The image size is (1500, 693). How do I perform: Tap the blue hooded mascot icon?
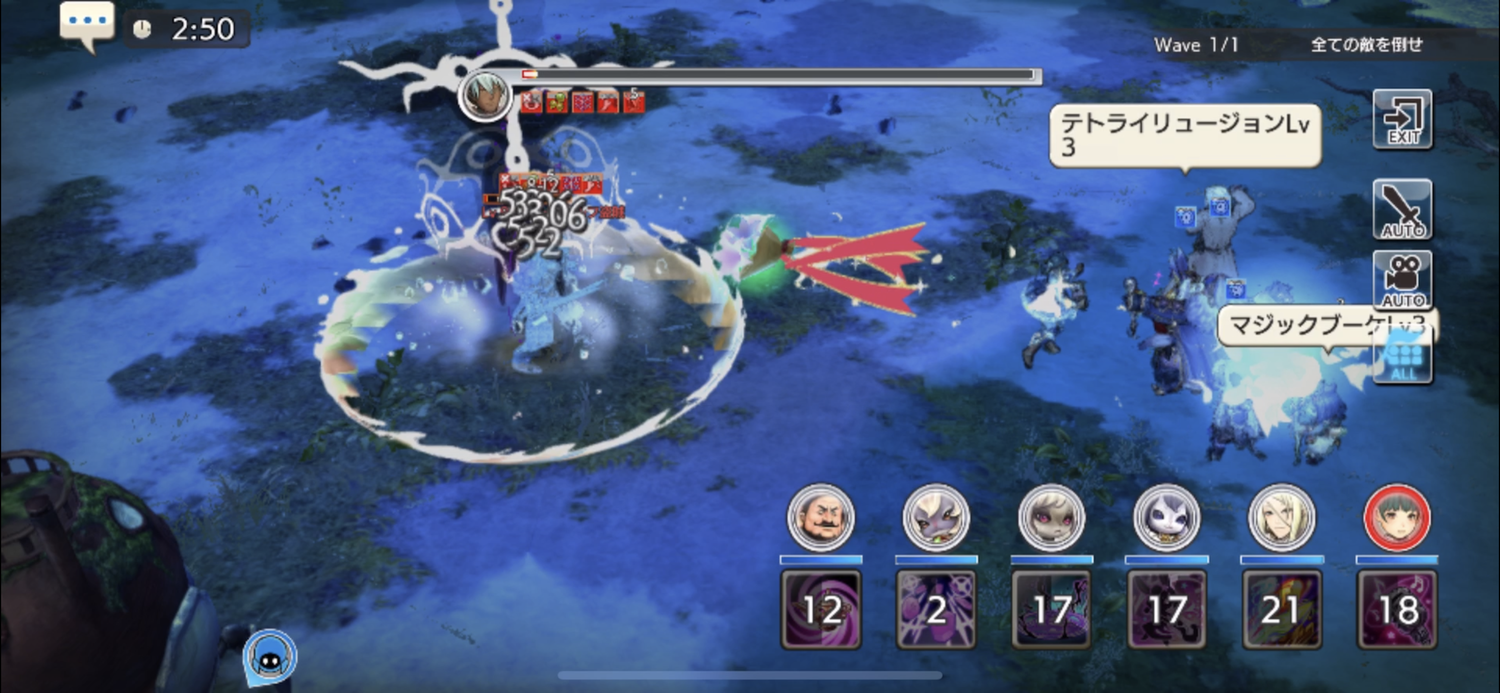pyautogui.click(x=268, y=655)
